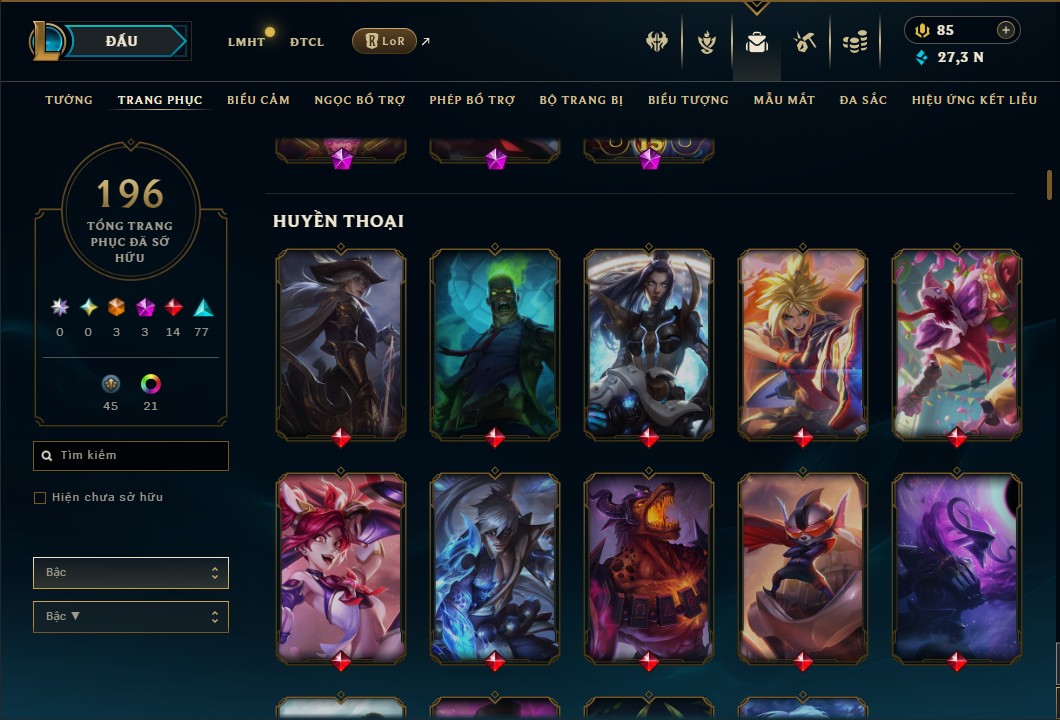Open the NGỌC BỔ TRỢ tab
The width and height of the screenshot is (1060, 720).
pos(360,100)
